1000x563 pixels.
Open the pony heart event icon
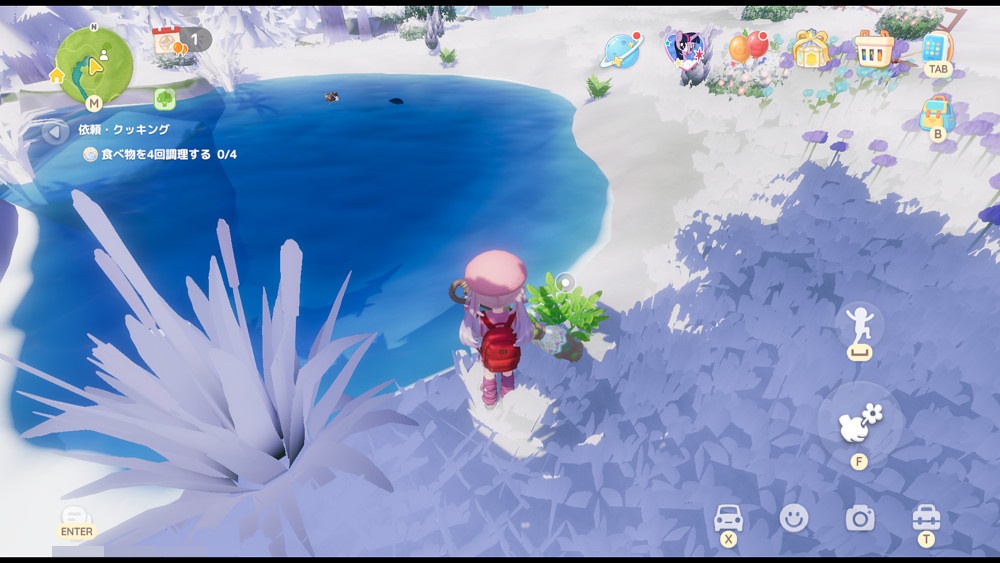coord(685,48)
